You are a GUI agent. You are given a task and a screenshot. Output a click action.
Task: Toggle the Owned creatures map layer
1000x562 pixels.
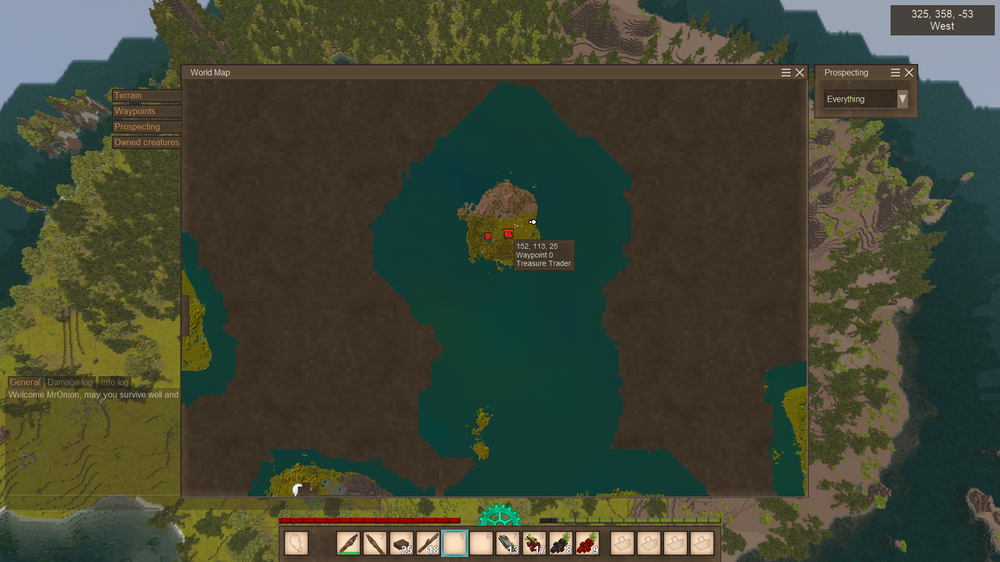tap(146, 142)
